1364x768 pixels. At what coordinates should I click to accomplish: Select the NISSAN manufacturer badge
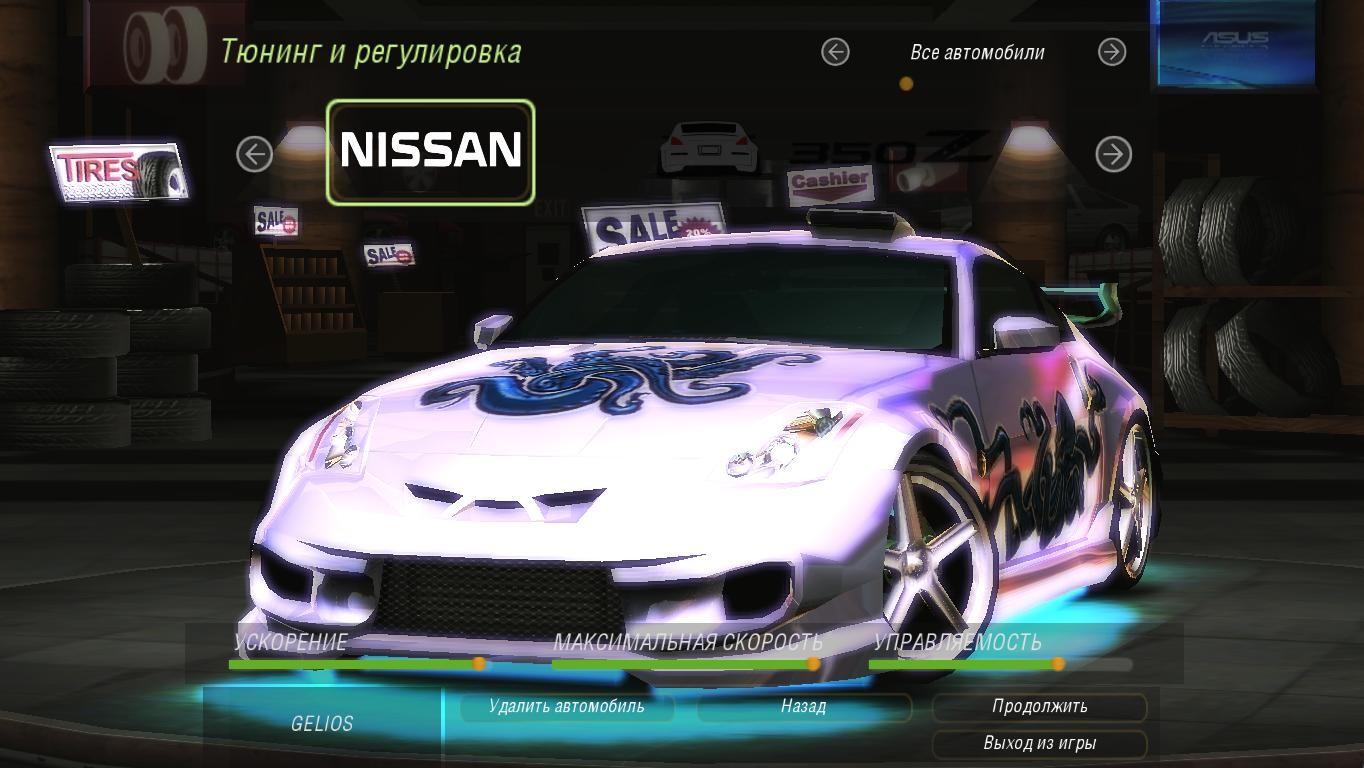point(430,151)
